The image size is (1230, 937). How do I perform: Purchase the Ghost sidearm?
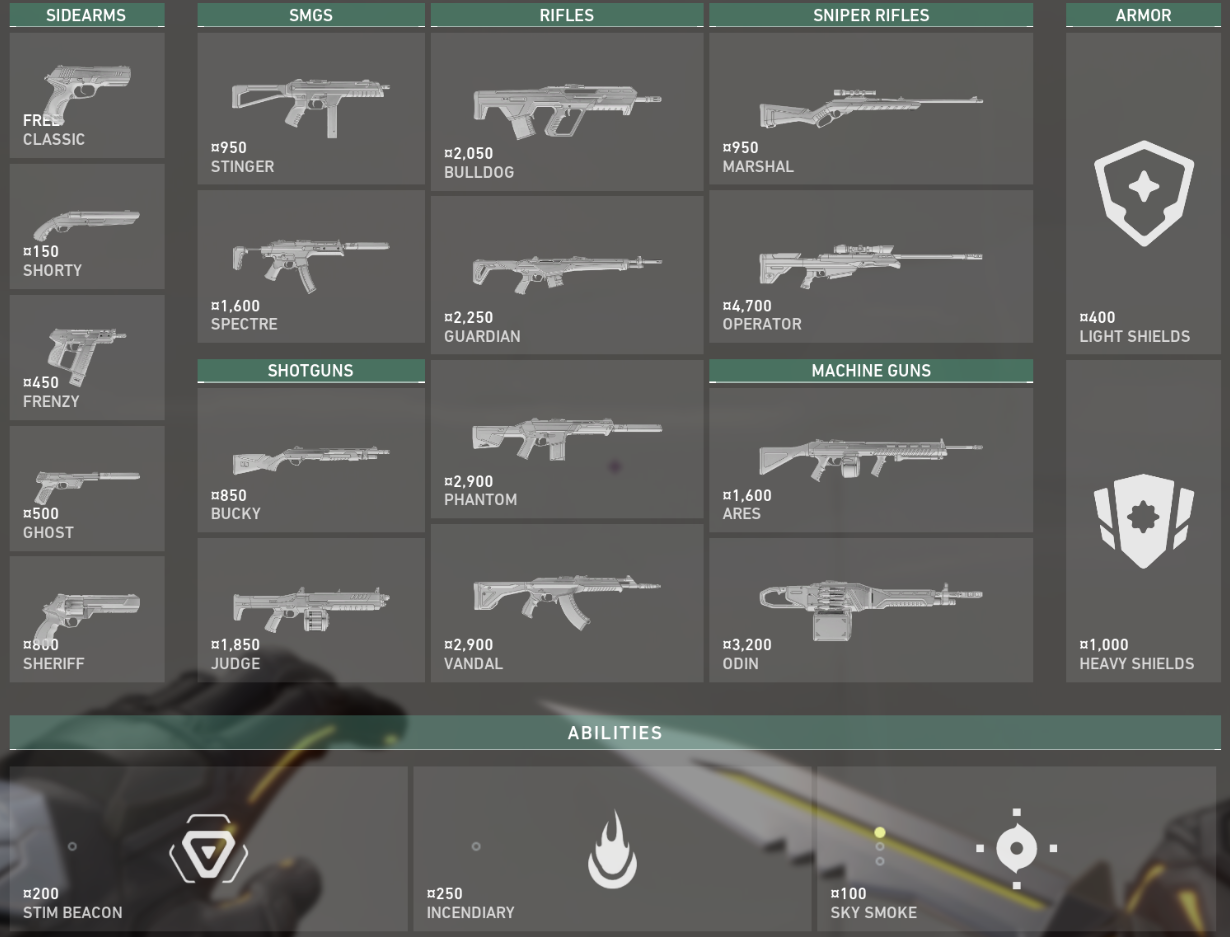87,489
